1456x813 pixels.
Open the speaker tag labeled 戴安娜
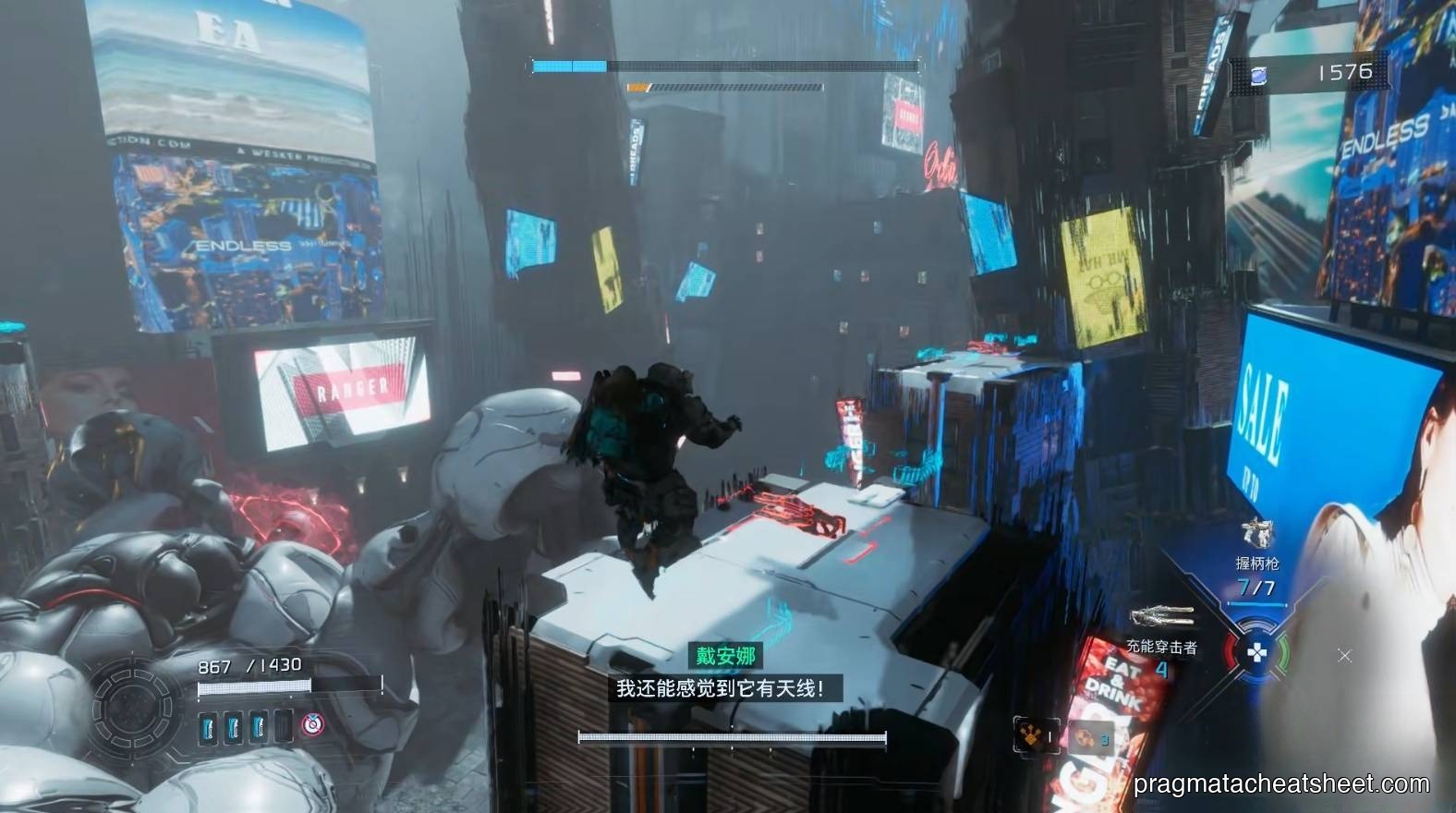click(726, 658)
